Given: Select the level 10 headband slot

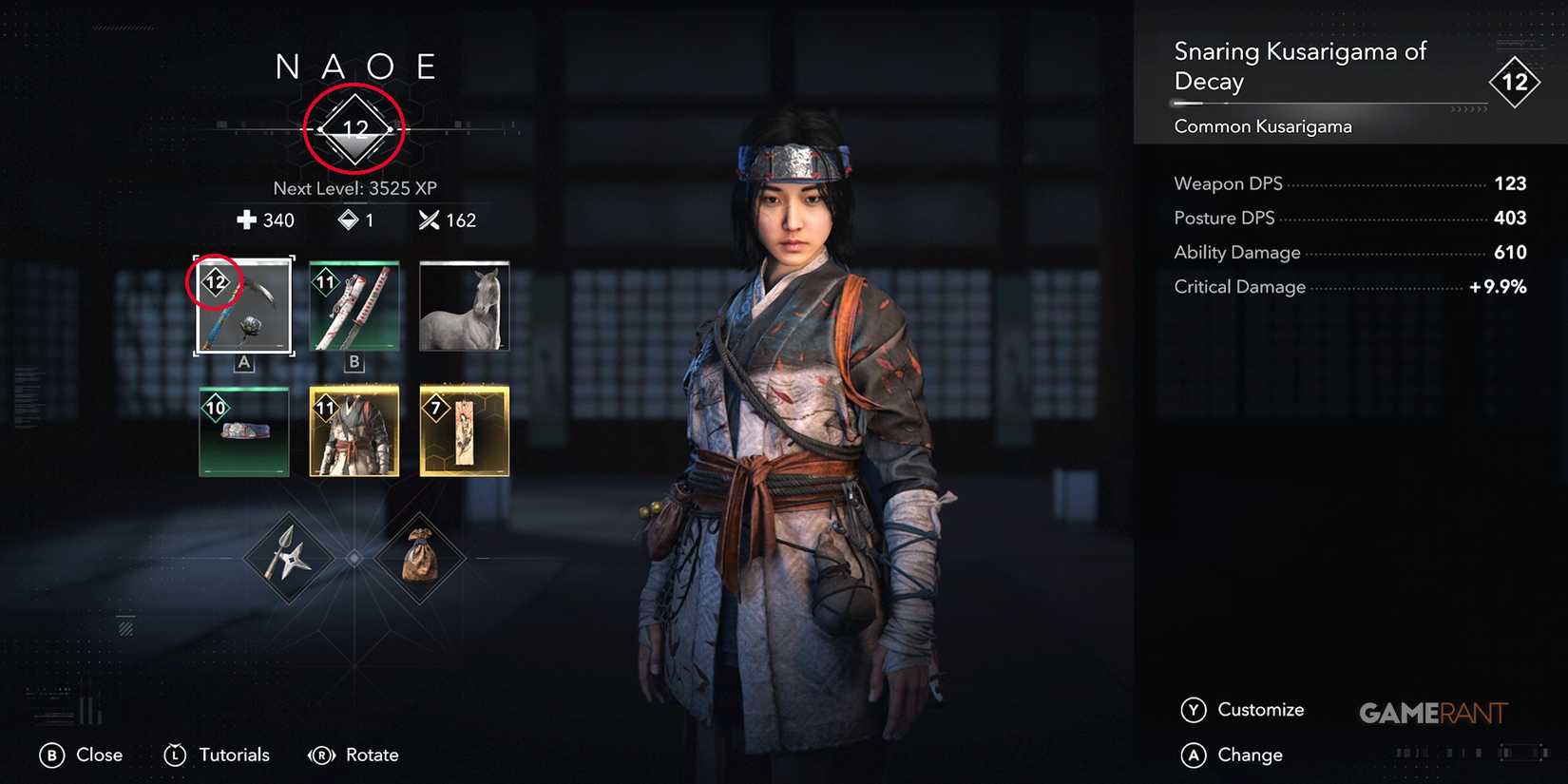Looking at the screenshot, I should [x=242, y=430].
